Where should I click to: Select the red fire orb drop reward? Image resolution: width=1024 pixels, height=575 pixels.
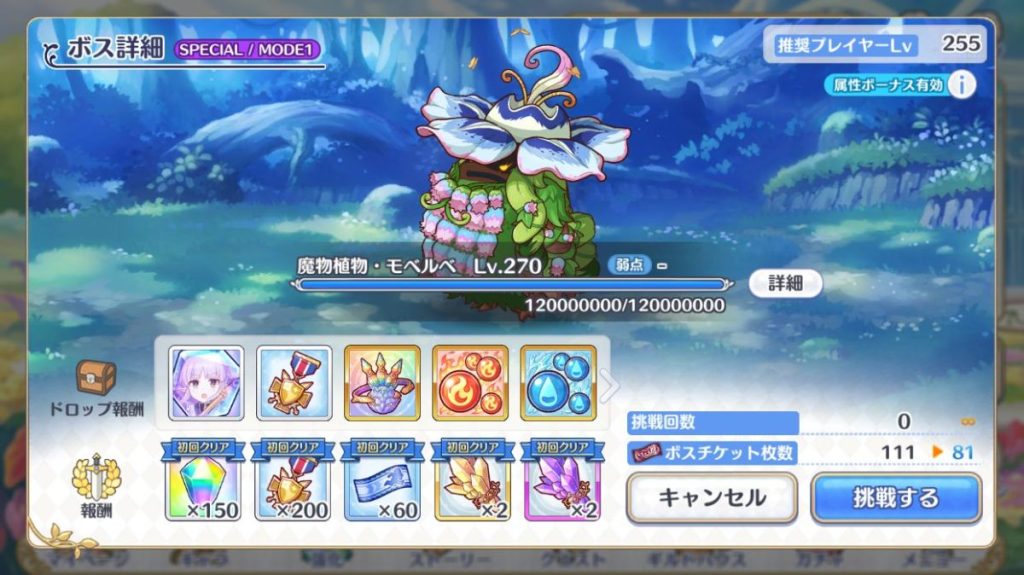tap(470, 383)
